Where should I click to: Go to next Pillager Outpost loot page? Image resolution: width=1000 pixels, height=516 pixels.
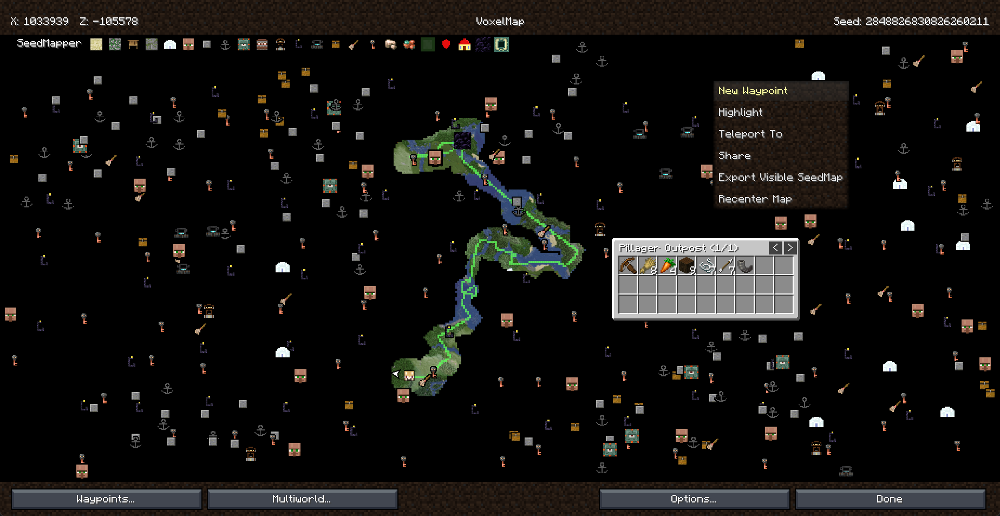click(790, 248)
